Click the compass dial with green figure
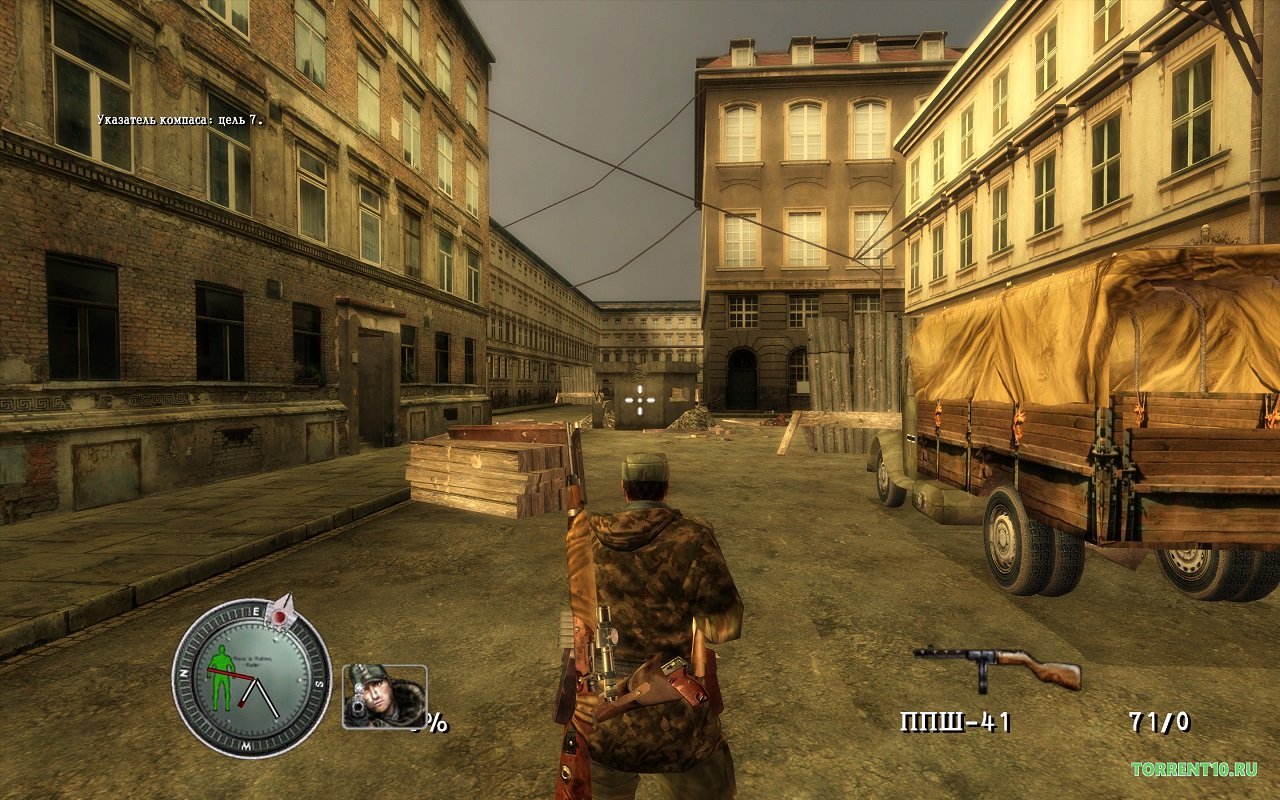The width and height of the screenshot is (1280, 800). tap(251, 677)
